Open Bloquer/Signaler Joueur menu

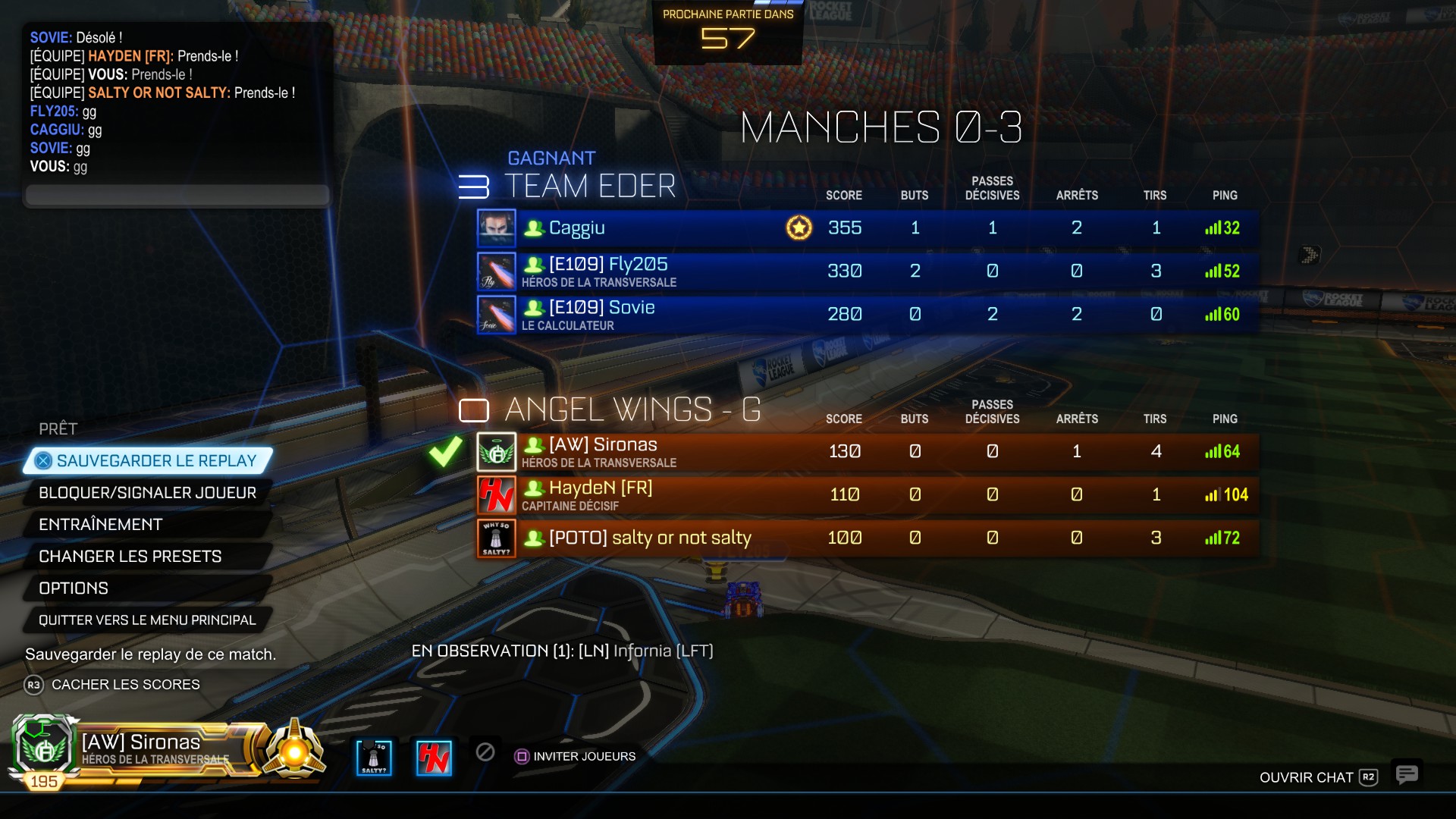pyautogui.click(x=147, y=493)
